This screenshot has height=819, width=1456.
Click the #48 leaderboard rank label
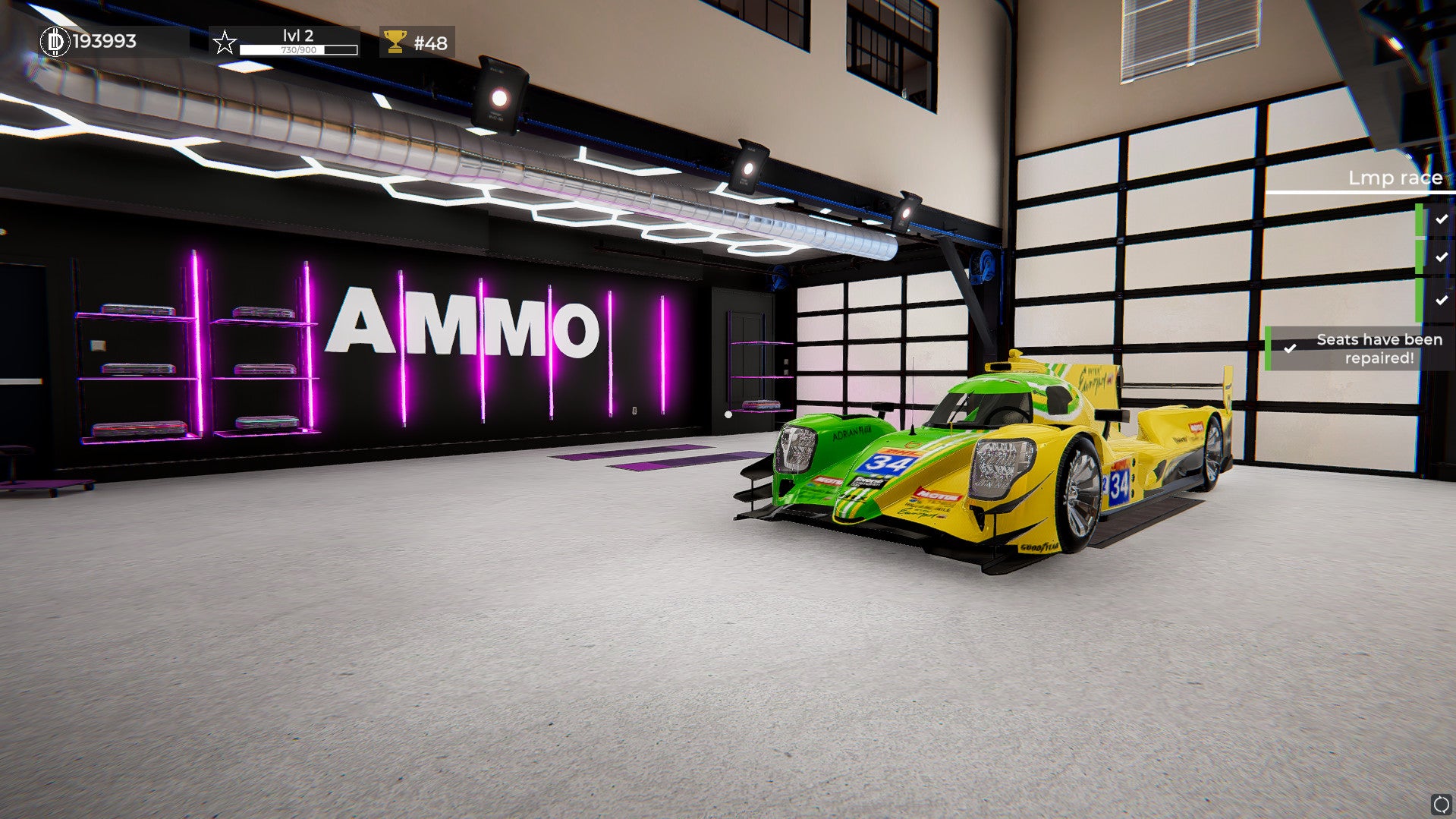point(429,42)
